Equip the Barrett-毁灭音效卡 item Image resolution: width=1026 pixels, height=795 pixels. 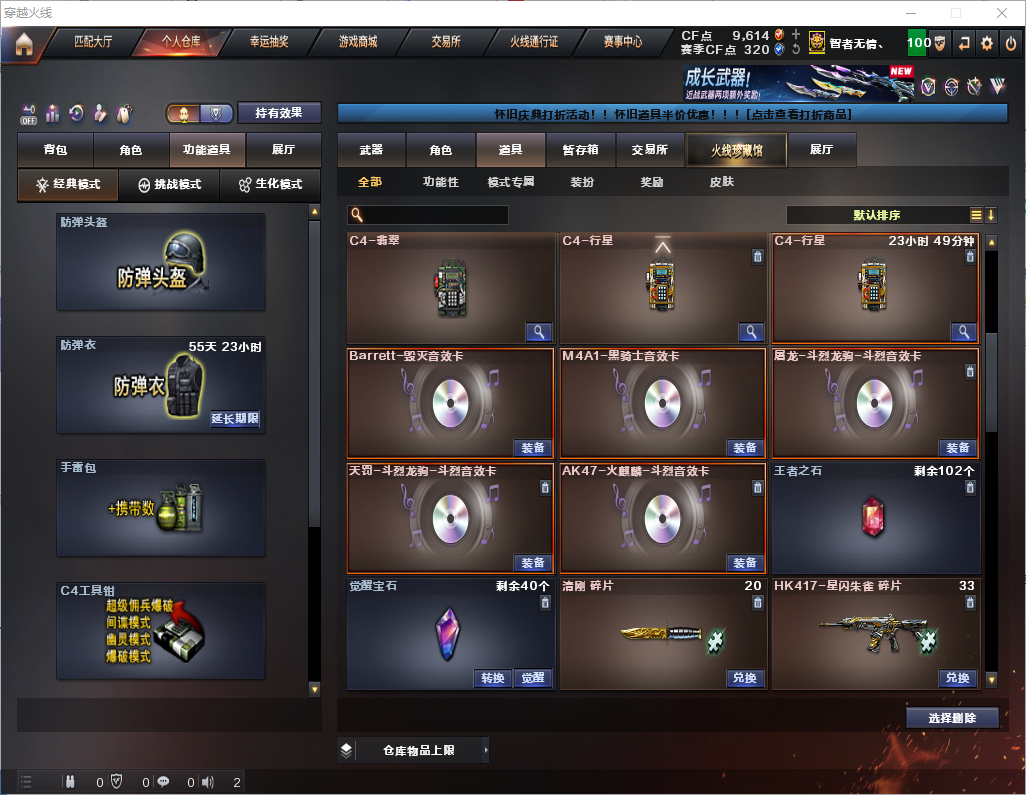[x=533, y=447]
